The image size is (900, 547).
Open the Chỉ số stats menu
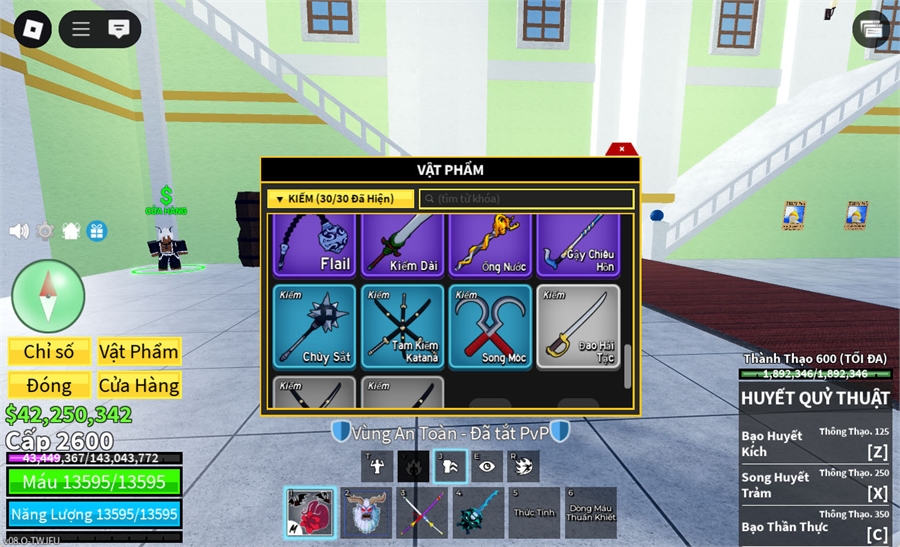pyautogui.click(x=49, y=351)
